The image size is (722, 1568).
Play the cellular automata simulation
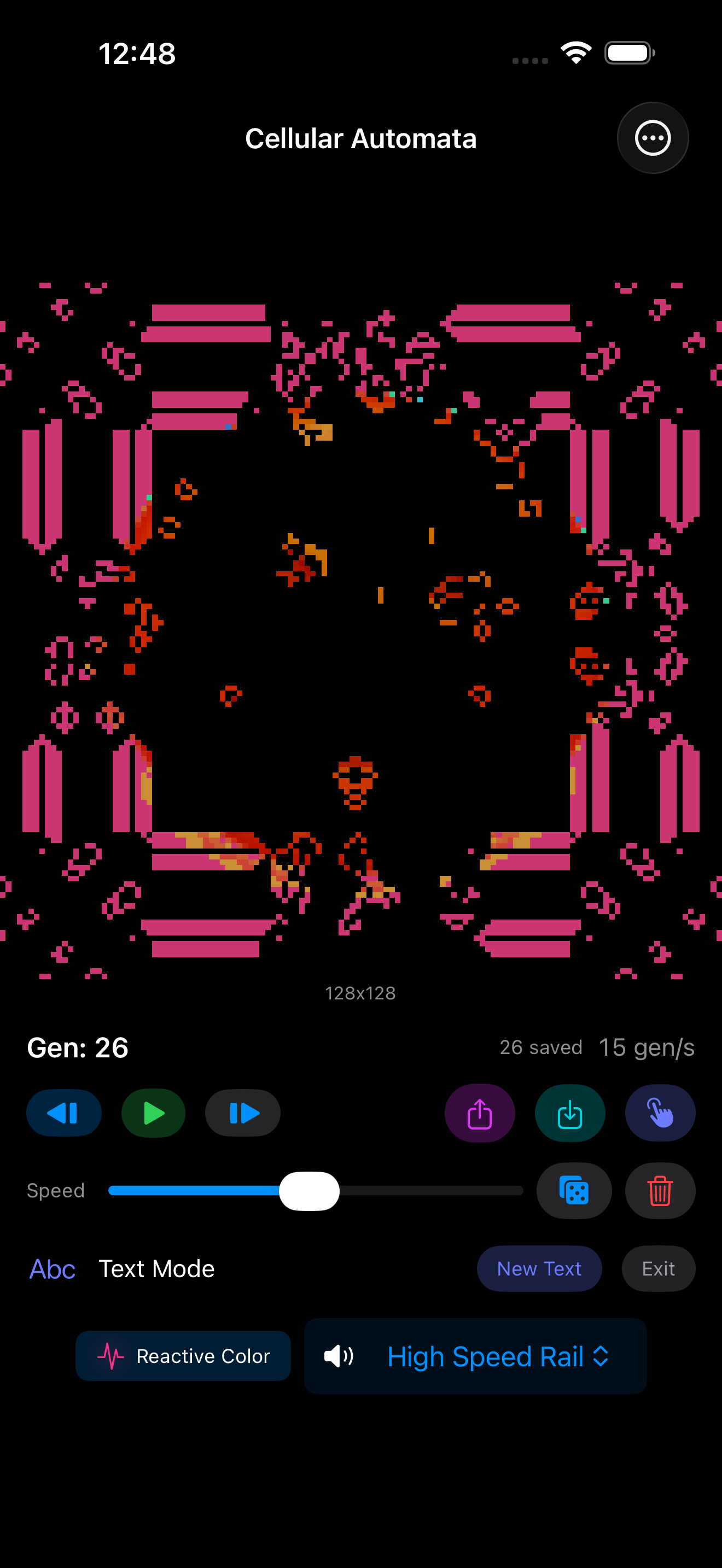pos(153,1113)
